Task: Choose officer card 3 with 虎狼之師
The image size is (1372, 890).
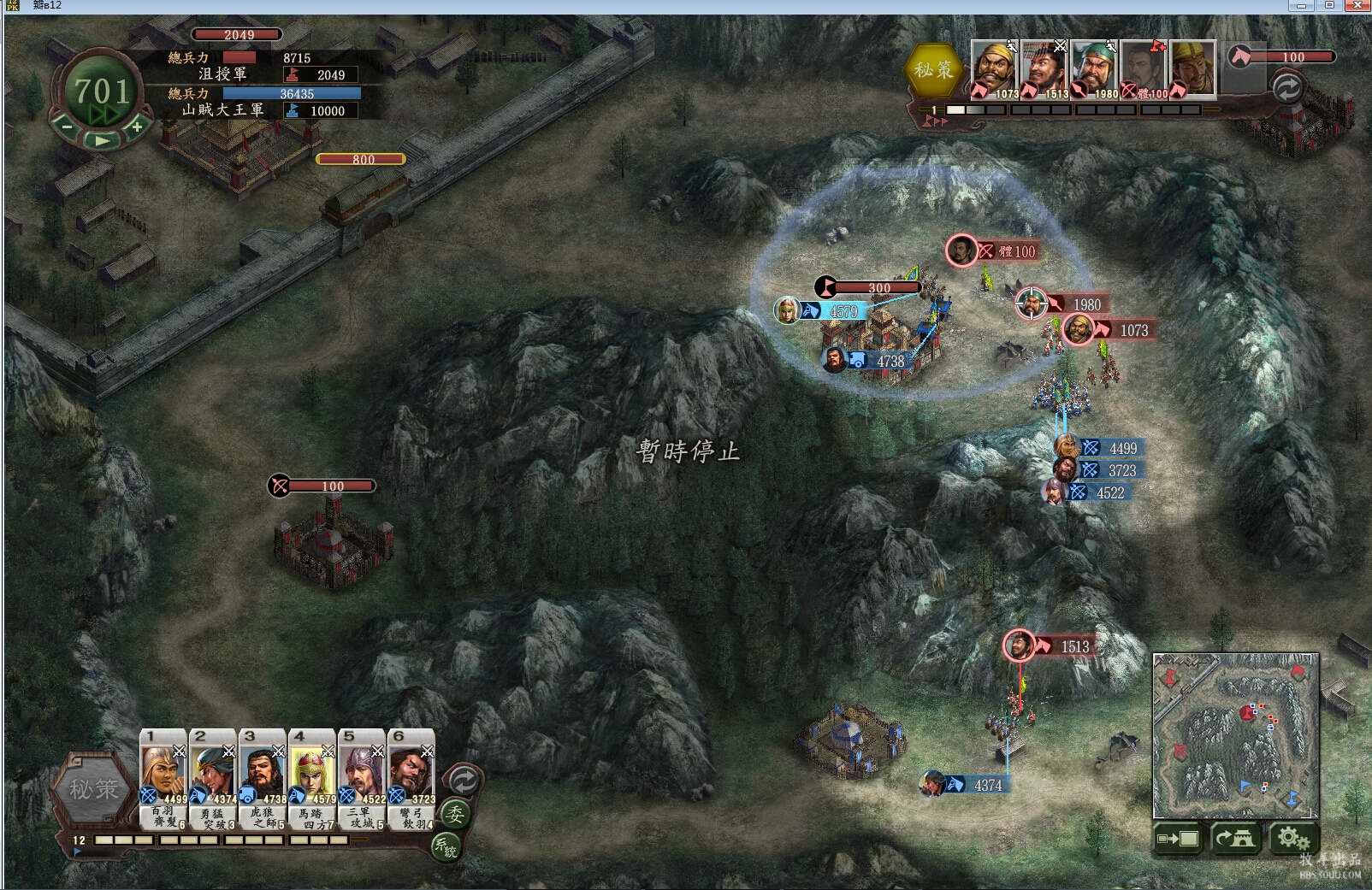Action: (x=263, y=776)
